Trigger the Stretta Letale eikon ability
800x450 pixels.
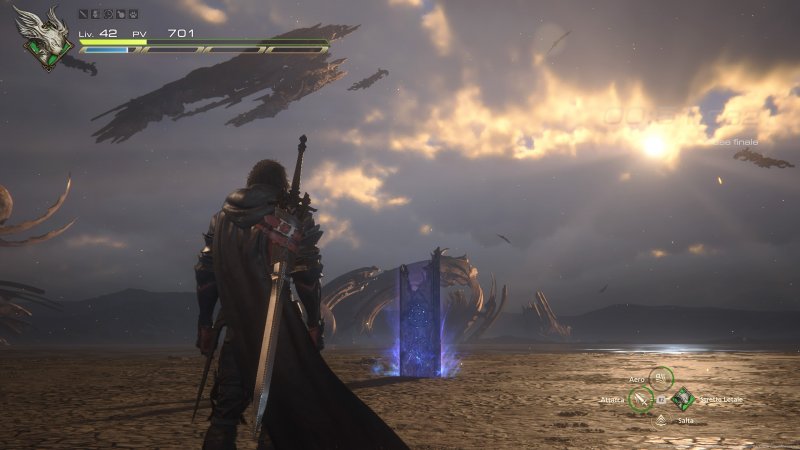click(x=682, y=399)
